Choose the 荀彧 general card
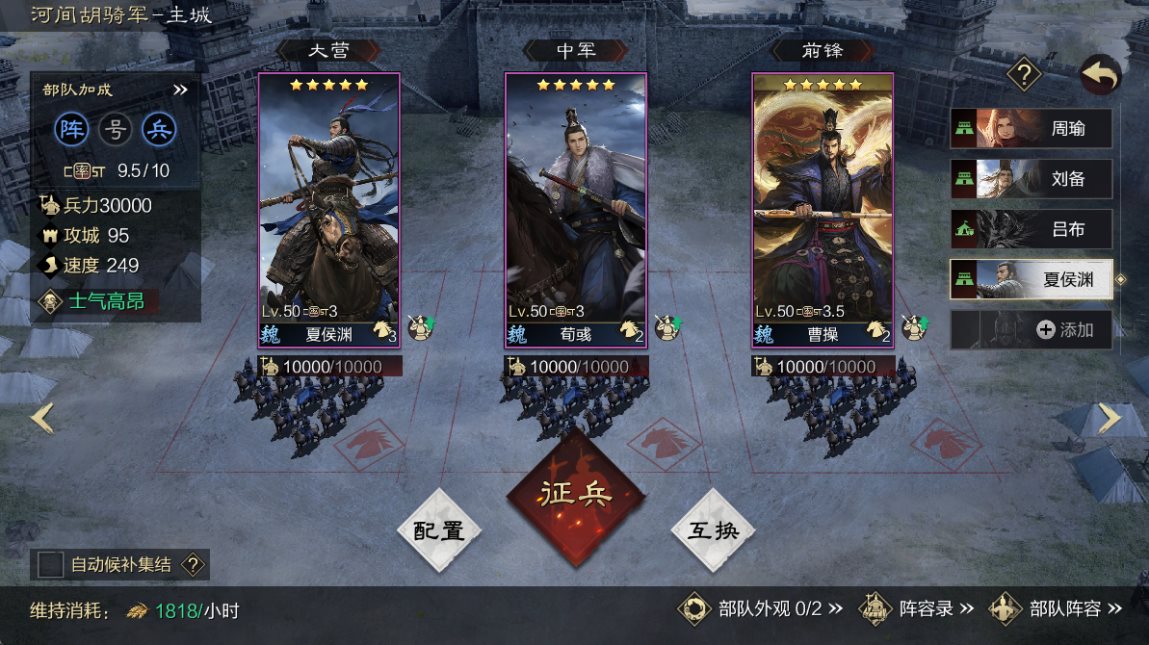Viewport: 1149px width, 645px height. tap(575, 208)
